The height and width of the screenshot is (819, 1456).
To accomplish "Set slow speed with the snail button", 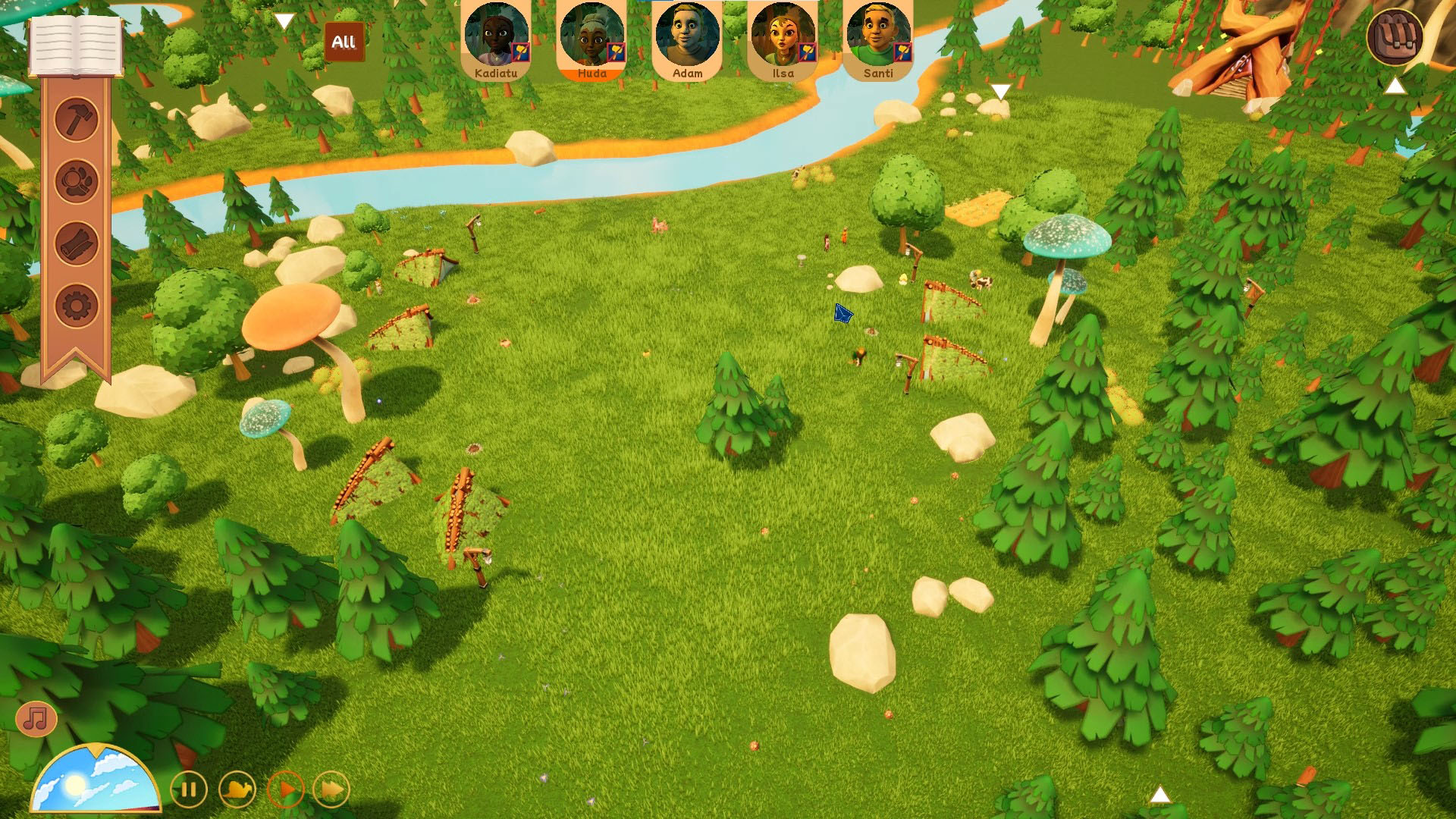I will coord(237,790).
